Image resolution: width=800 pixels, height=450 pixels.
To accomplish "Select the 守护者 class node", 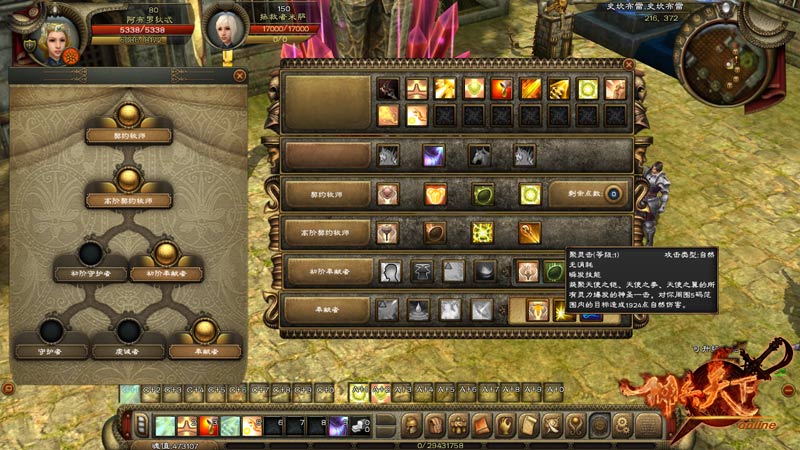I will pos(52,332).
